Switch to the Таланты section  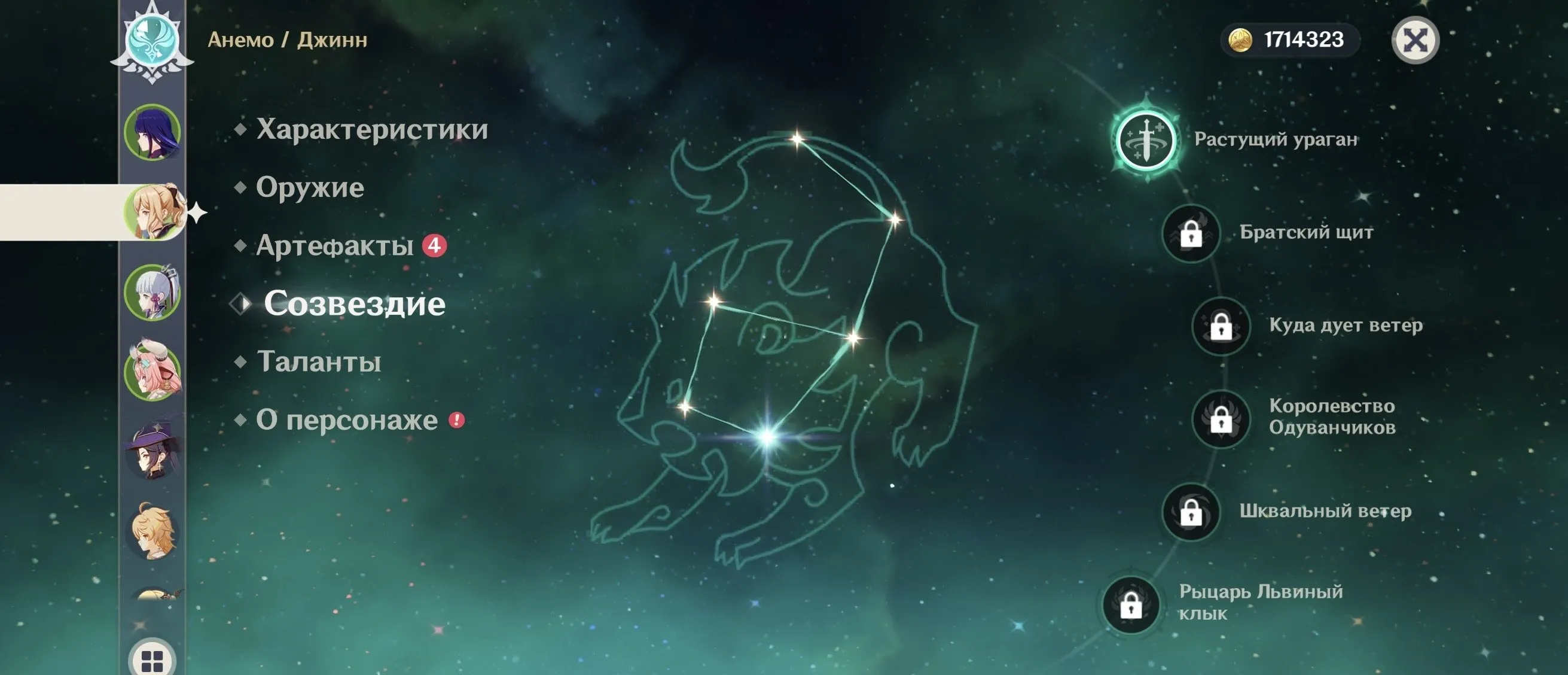(x=318, y=361)
